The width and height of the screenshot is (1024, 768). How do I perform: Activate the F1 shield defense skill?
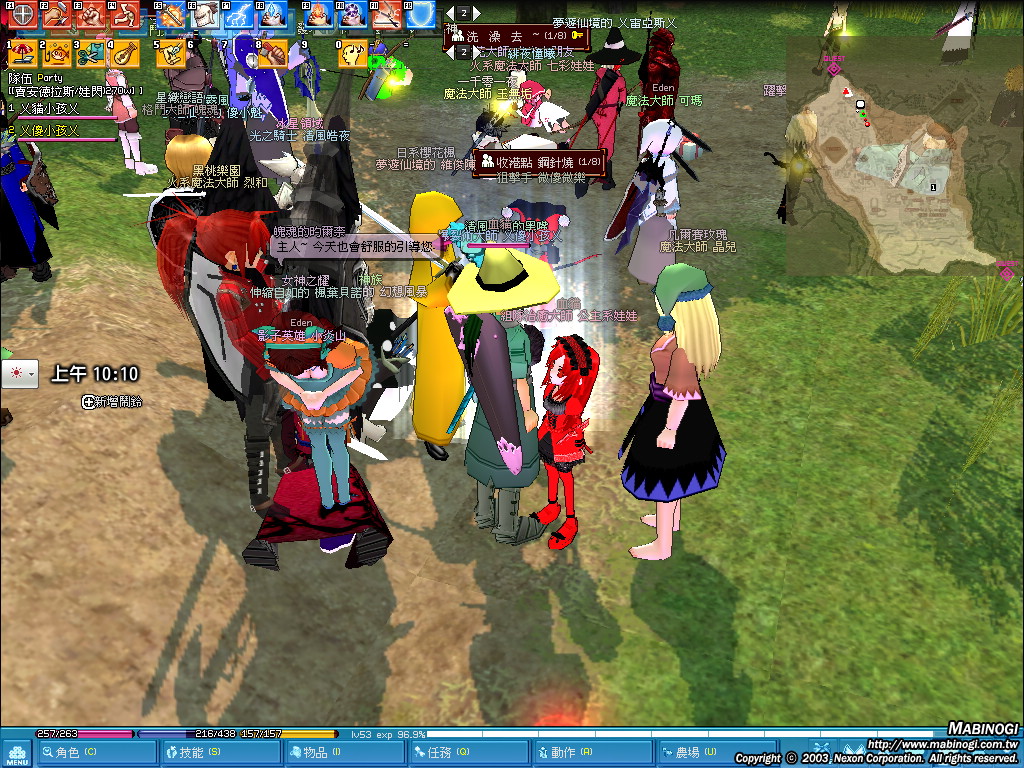click(x=23, y=15)
